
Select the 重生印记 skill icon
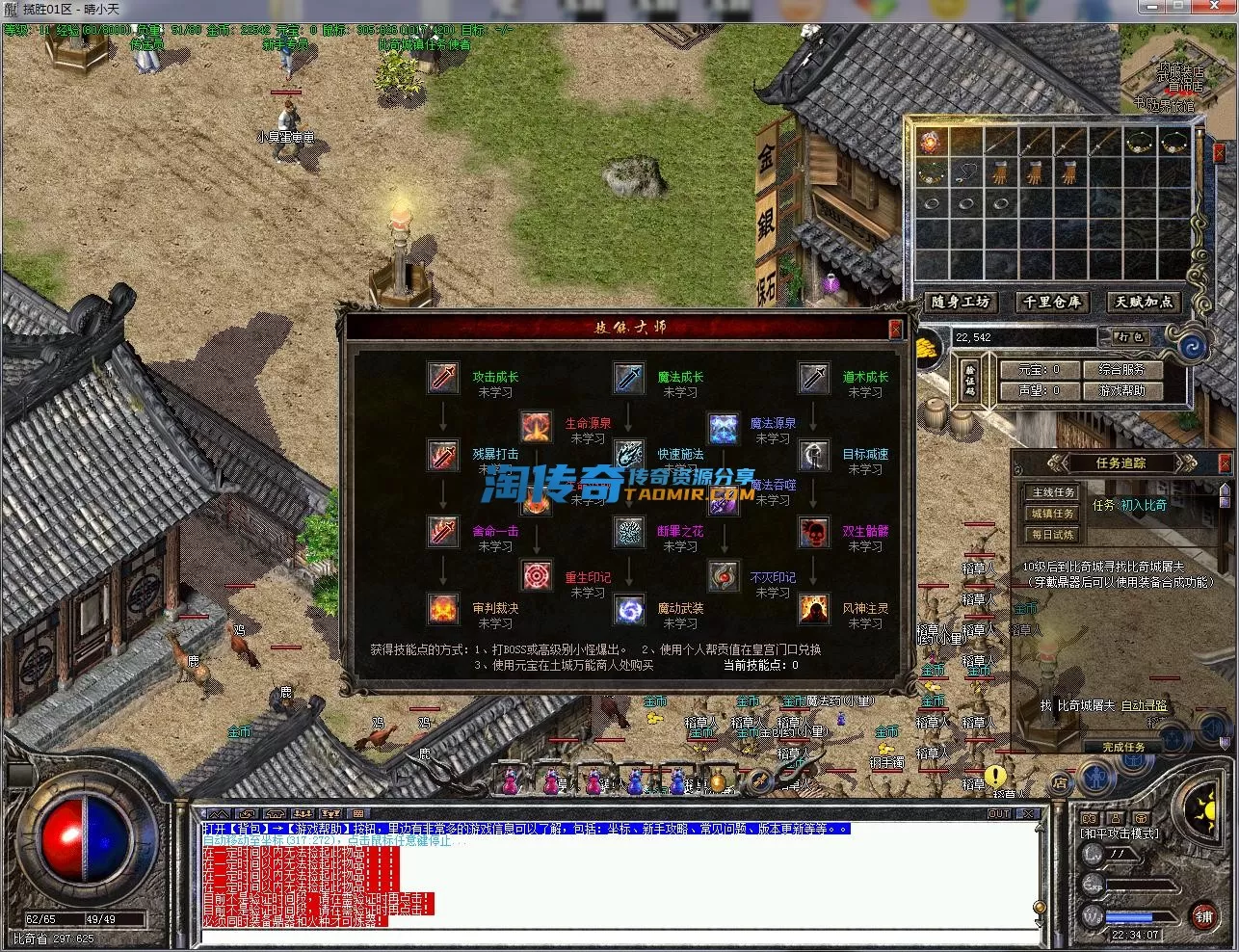point(536,576)
